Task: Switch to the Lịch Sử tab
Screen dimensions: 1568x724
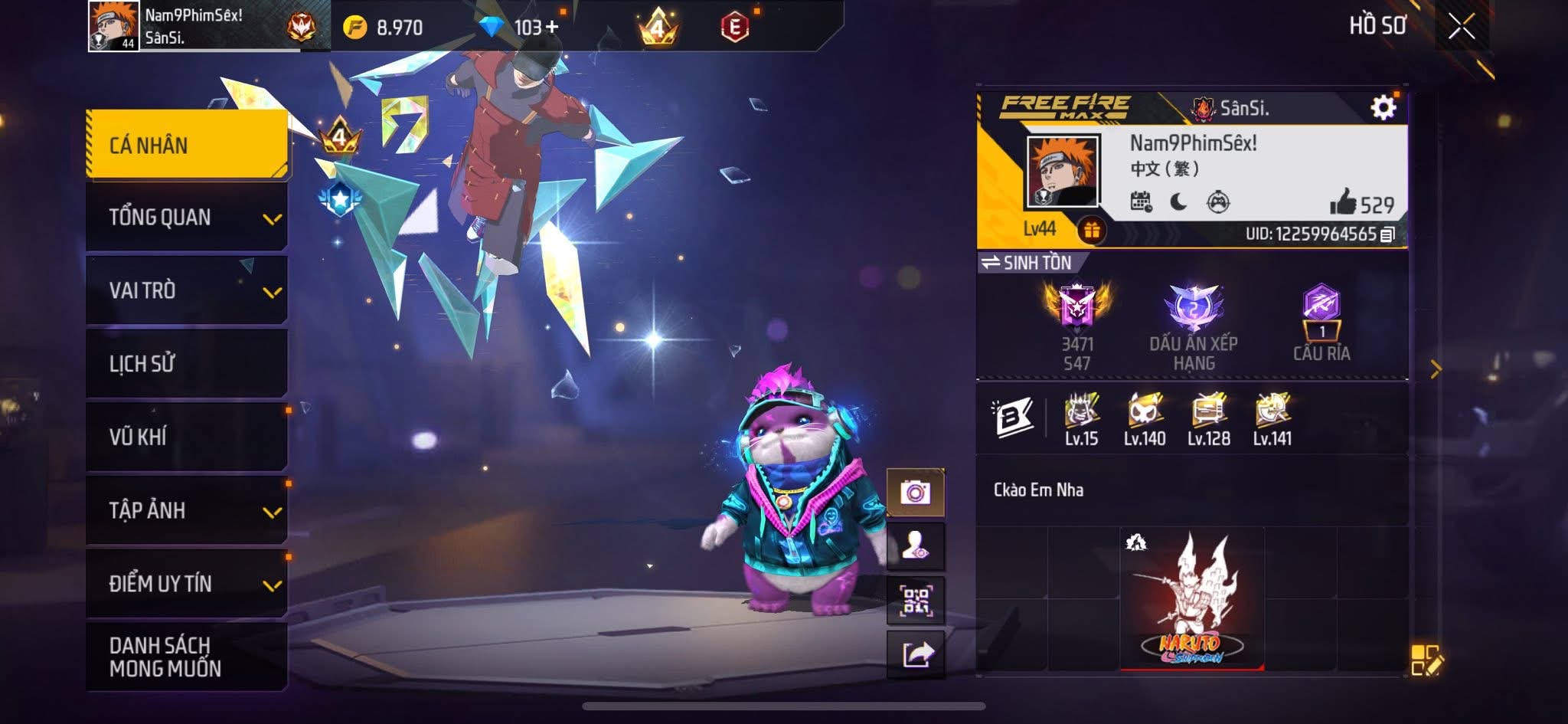Action: (x=187, y=363)
